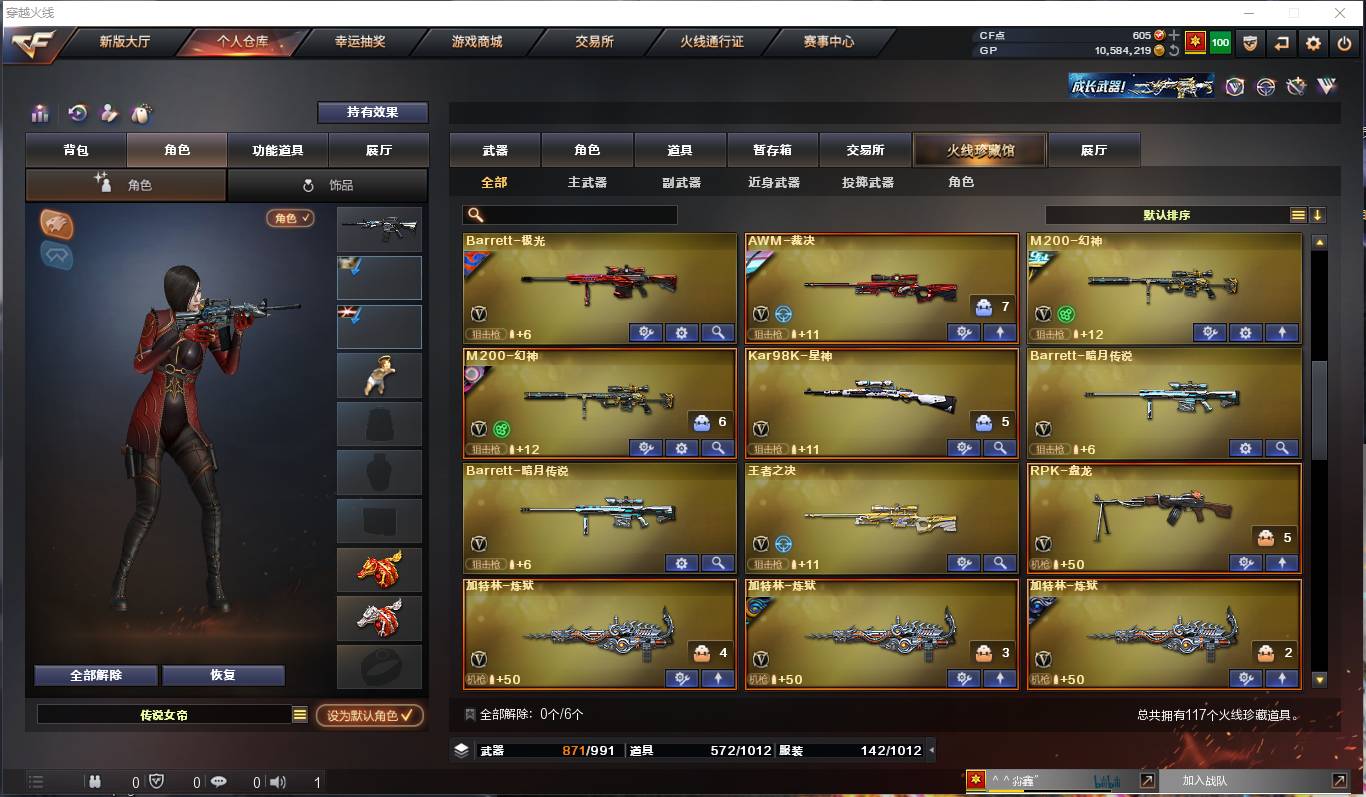Click the upgrade arrow on RPK-盘龙 card

tap(1282, 563)
